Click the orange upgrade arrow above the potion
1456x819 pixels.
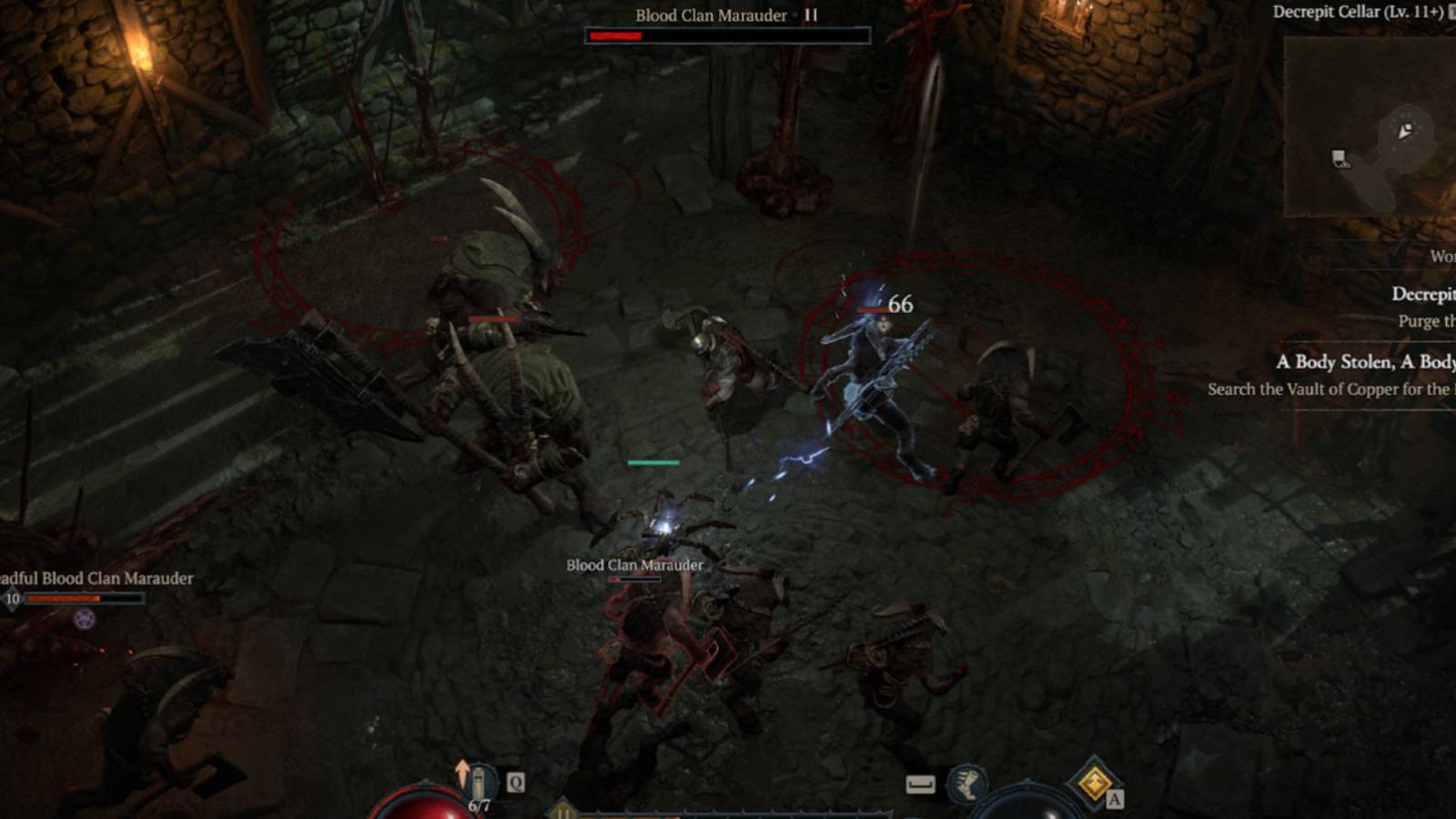tap(461, 769)
